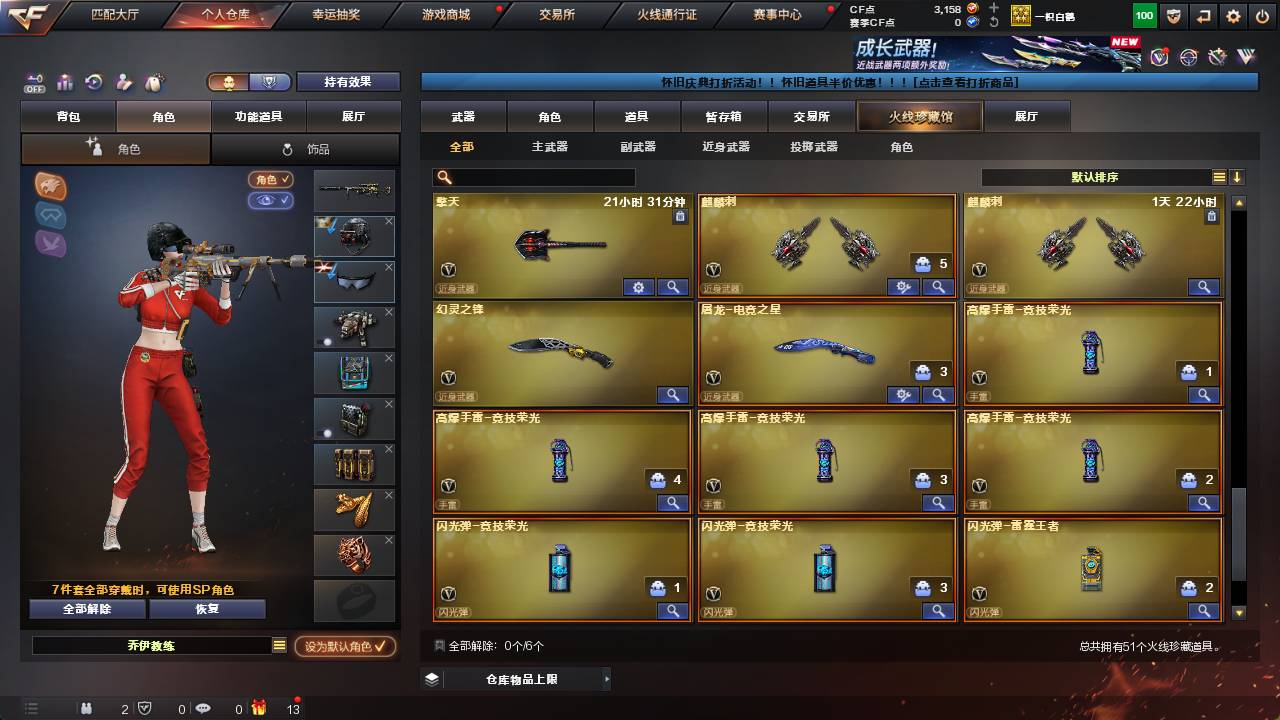Viewport: 1280px width, 720px height.
Task: Click the 设为默认角色 button
Action: pyautogui.click(x=345, y=646)
